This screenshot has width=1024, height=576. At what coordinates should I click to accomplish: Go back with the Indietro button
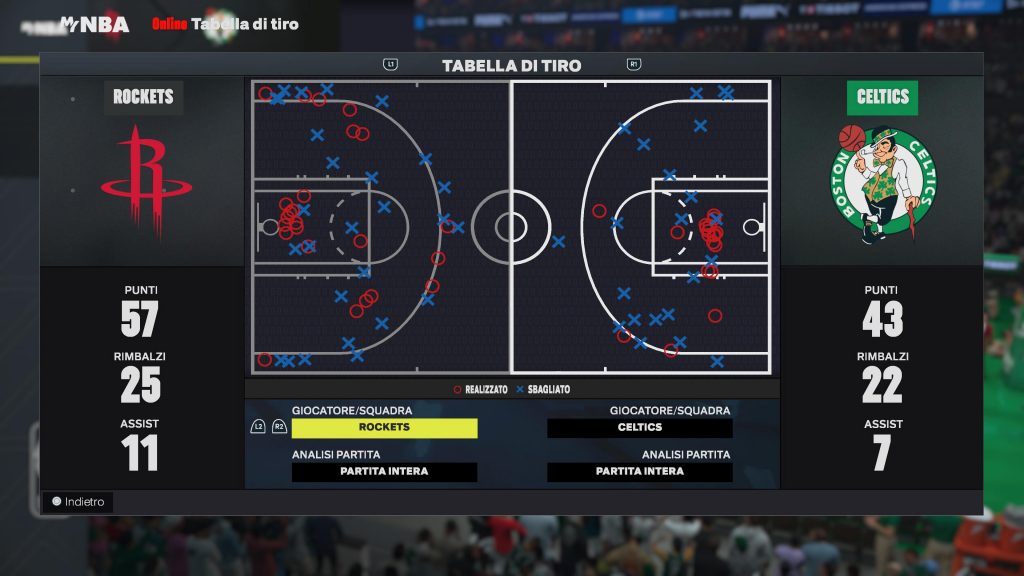pyautogui.click(x=78, y=502)
